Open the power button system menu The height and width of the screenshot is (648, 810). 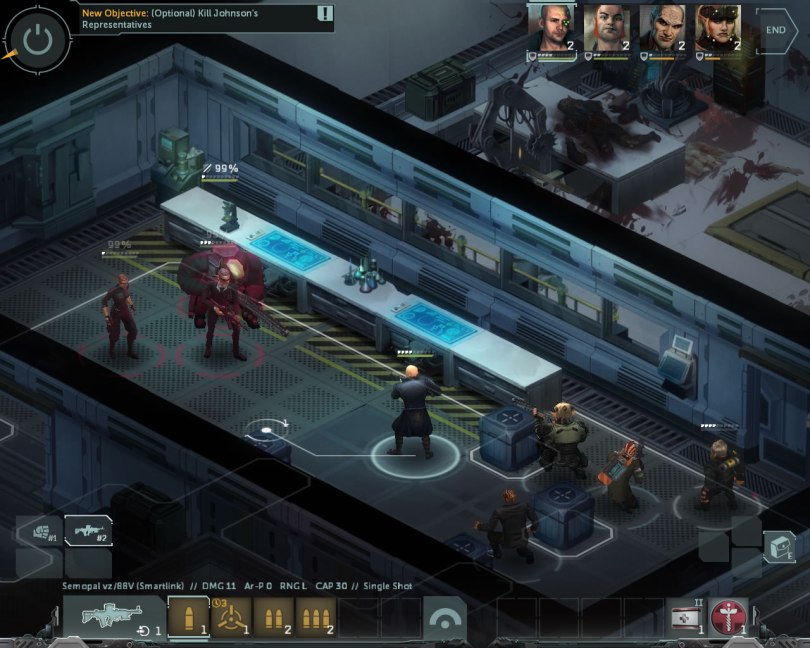[x=37, y=39]
